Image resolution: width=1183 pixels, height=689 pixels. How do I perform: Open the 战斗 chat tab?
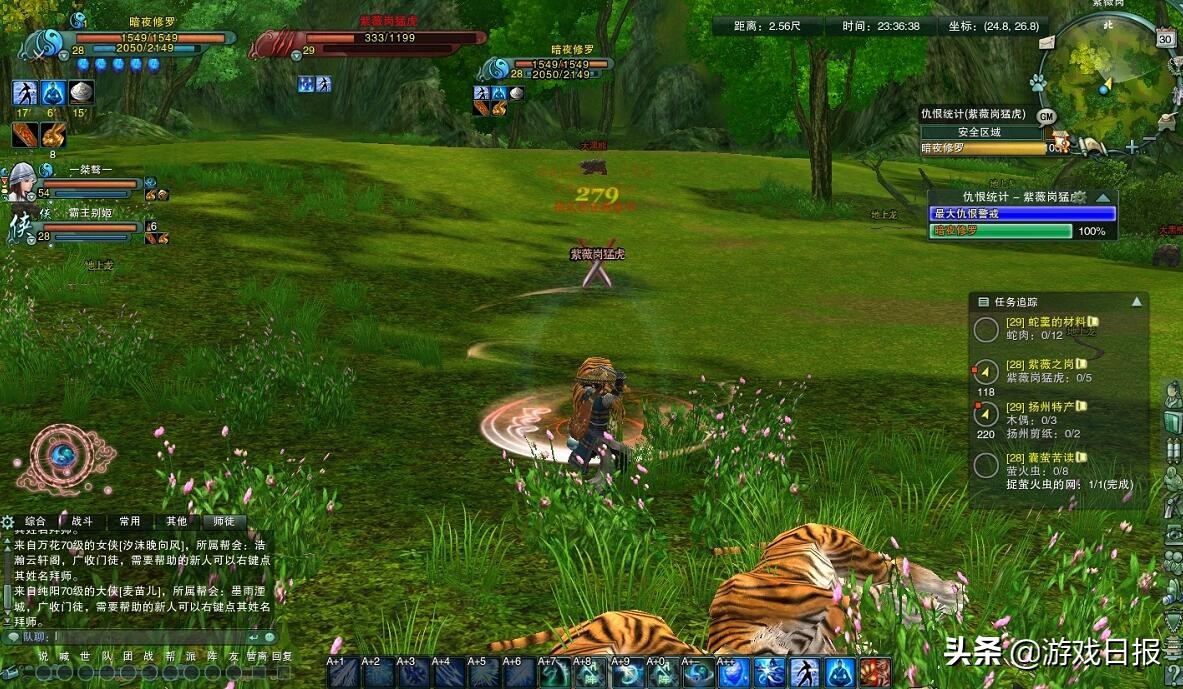[82, 521]
